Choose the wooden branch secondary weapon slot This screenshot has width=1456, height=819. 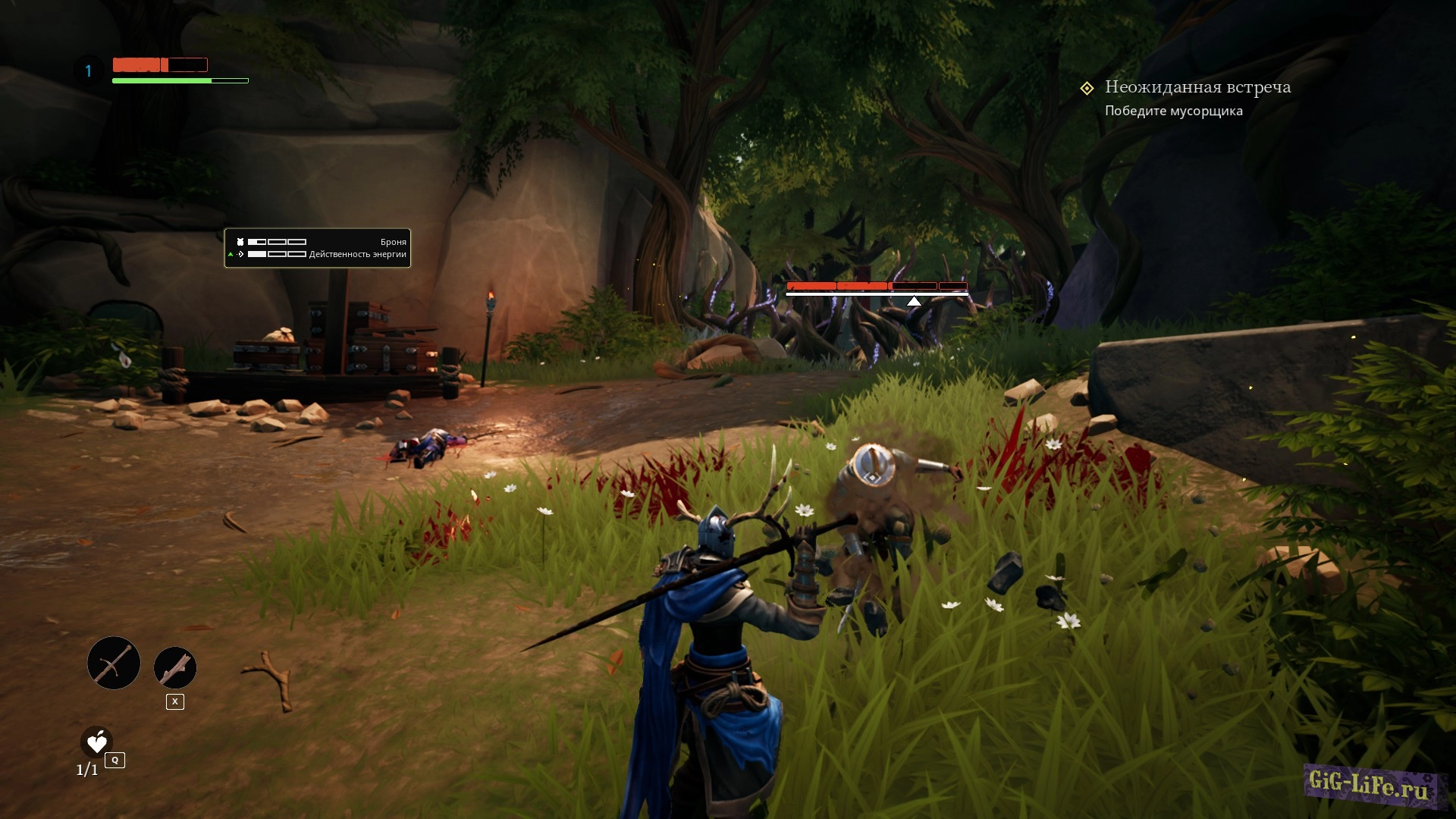pos(175,668)
